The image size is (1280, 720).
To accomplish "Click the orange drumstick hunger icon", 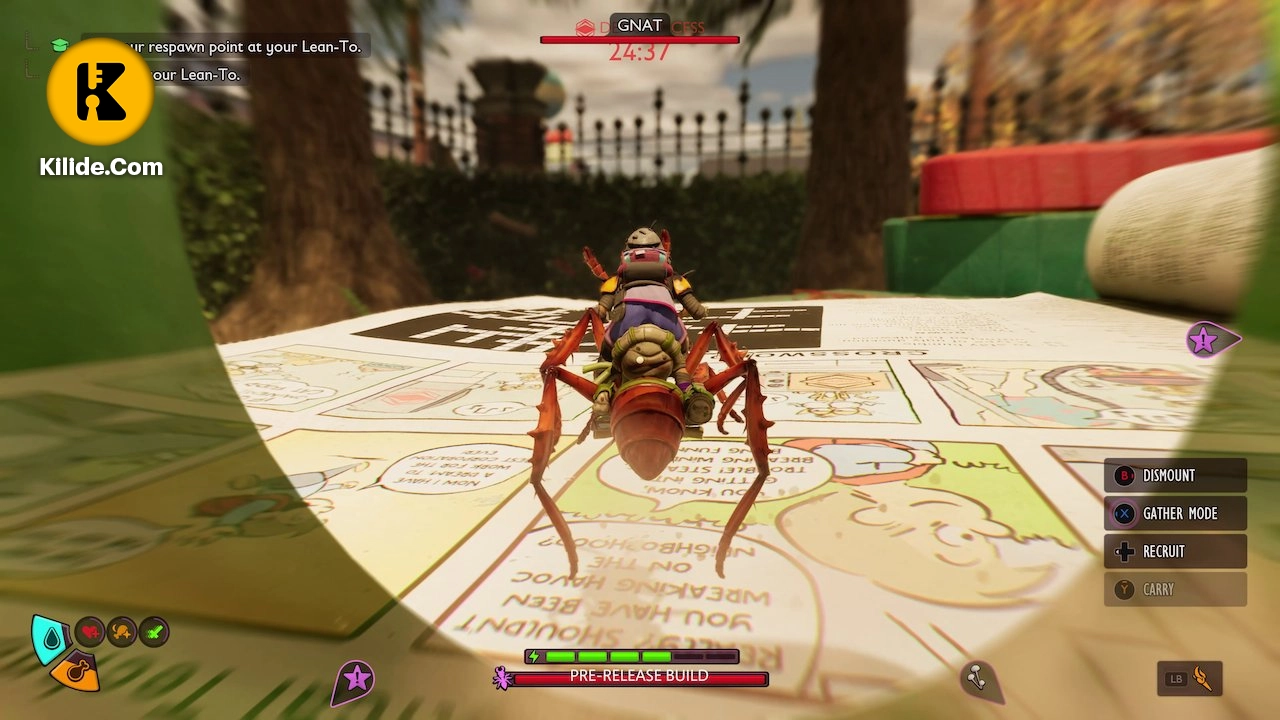I will pyautogui.click(x=77, y=670).
